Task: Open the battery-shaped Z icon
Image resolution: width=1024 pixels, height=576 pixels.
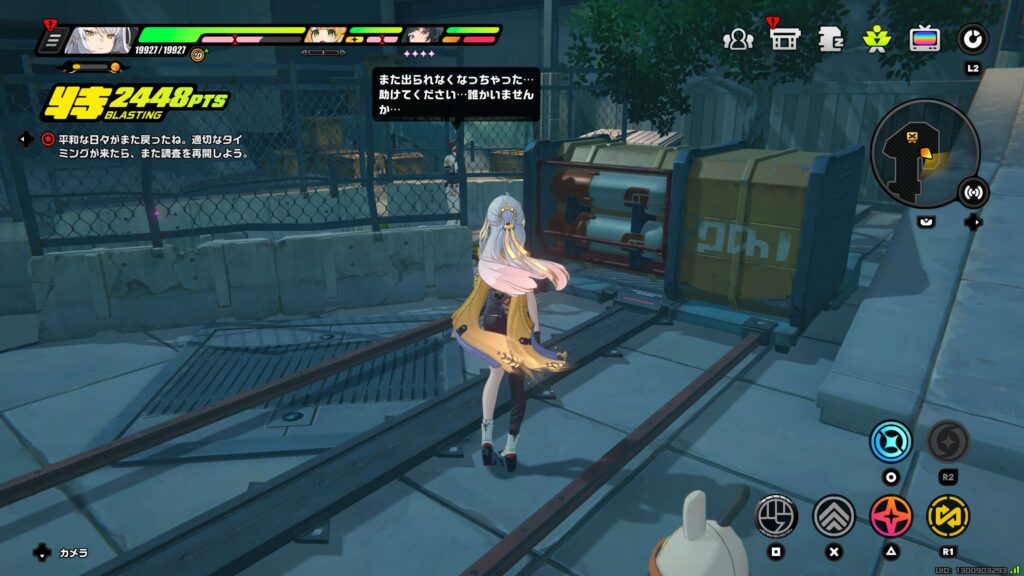Action: coord(831,39)
